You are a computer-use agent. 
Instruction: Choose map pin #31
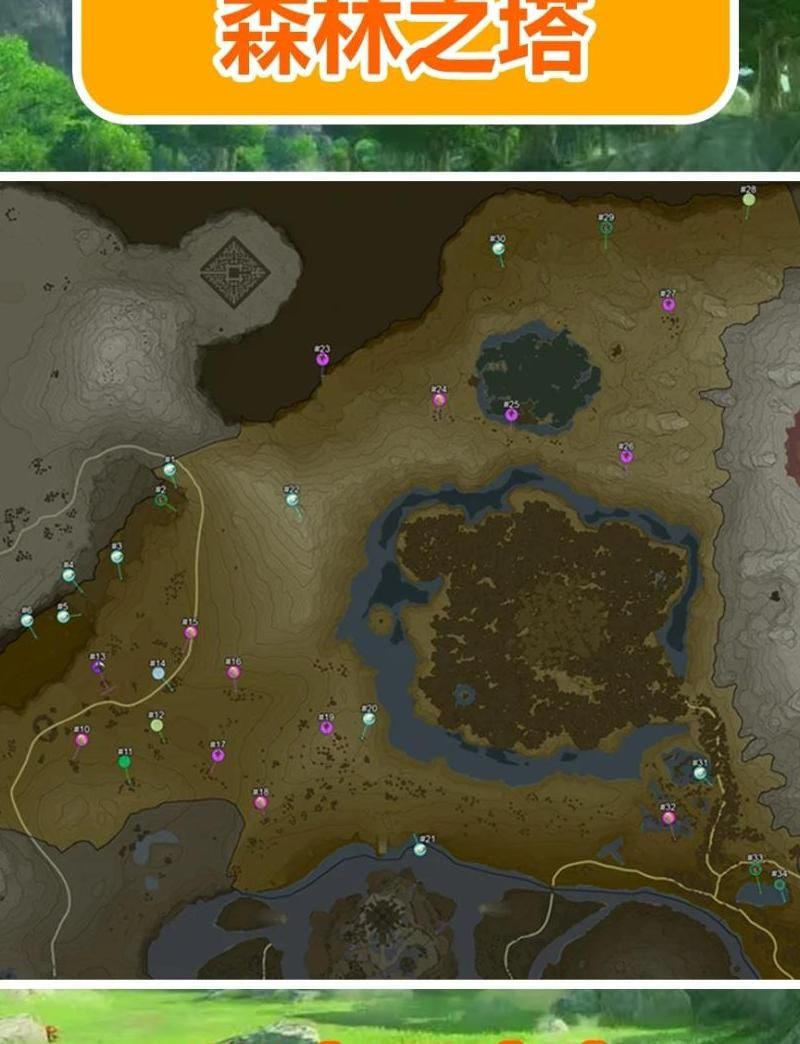tap(700, 771)
